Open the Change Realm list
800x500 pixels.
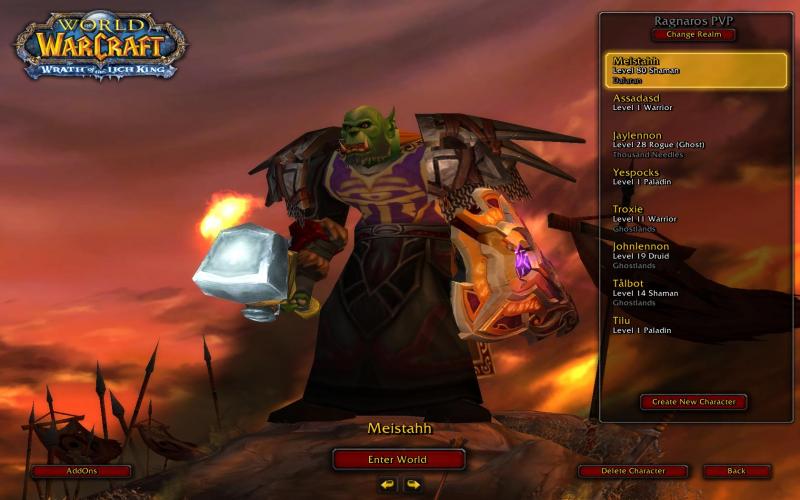694,35
